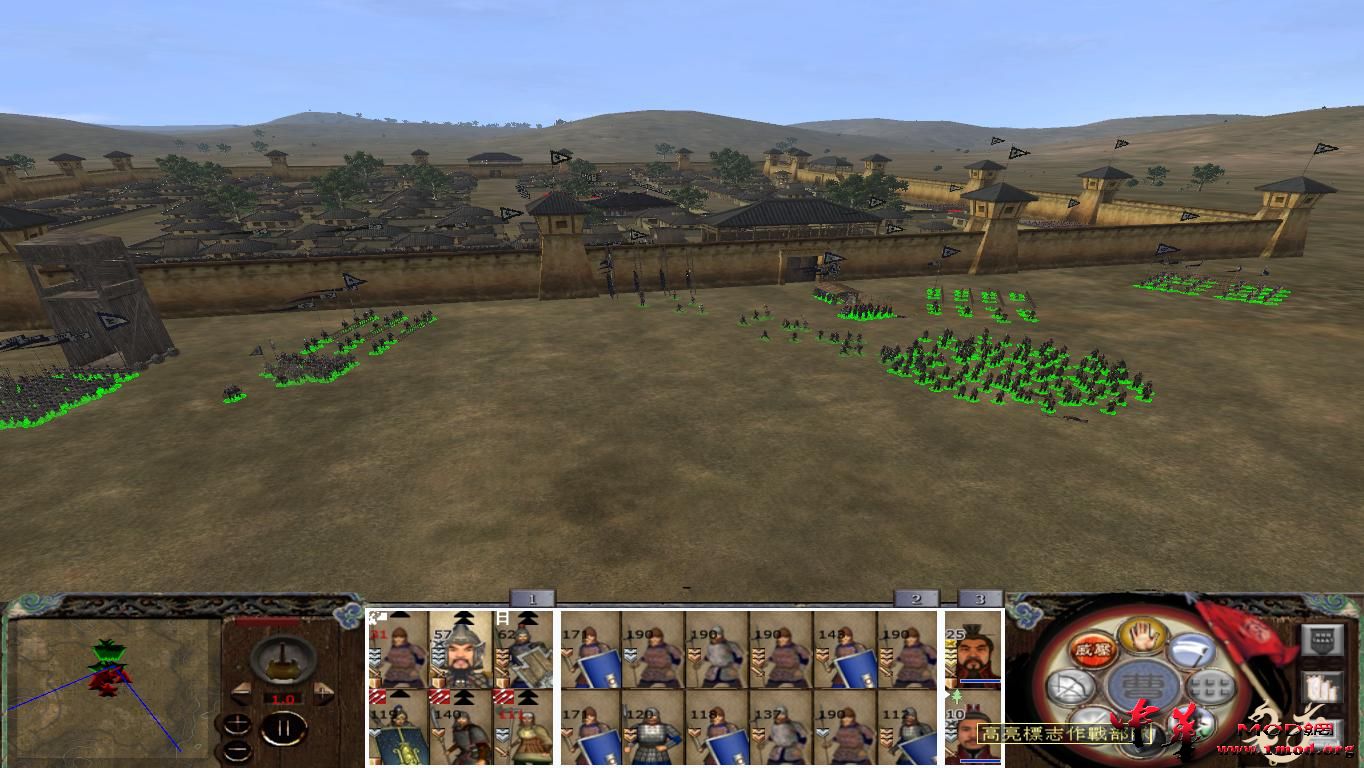The width and height of the screenshot is (1364, 768).
Task: Switch to unit group tab 2
Action: click(916, 597)
